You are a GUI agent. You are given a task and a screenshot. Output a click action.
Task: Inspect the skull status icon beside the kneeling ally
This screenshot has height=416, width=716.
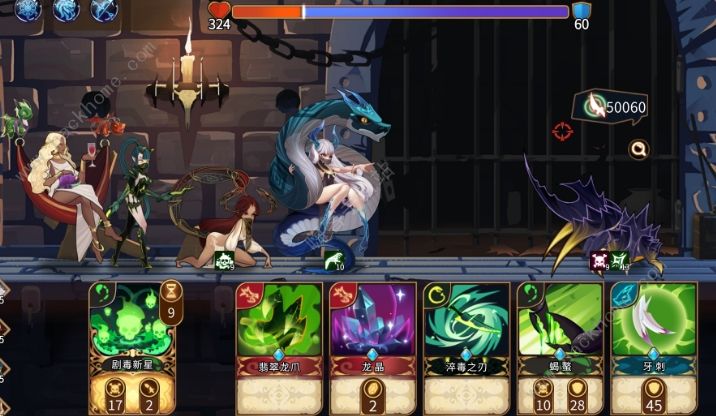pos(225,261)
